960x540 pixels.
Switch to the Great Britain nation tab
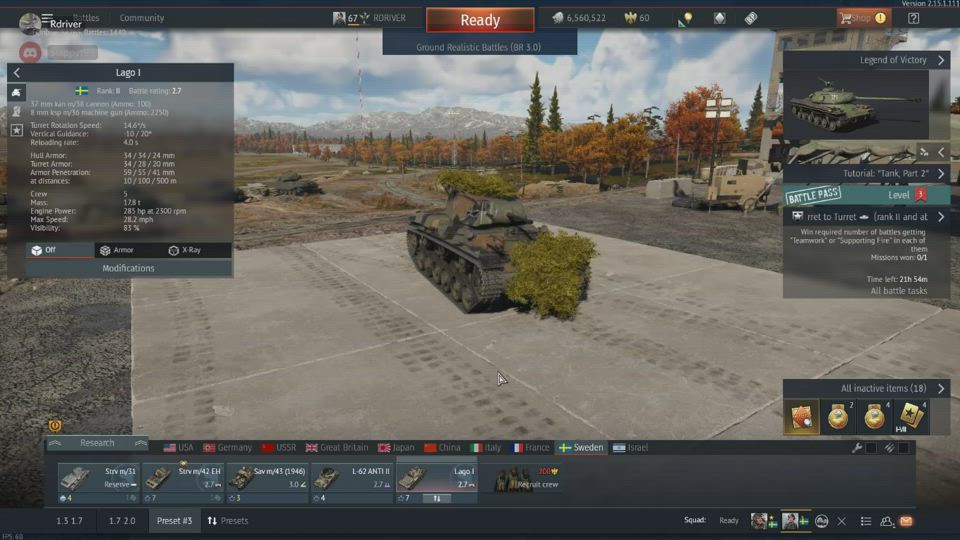pos(336,448)
